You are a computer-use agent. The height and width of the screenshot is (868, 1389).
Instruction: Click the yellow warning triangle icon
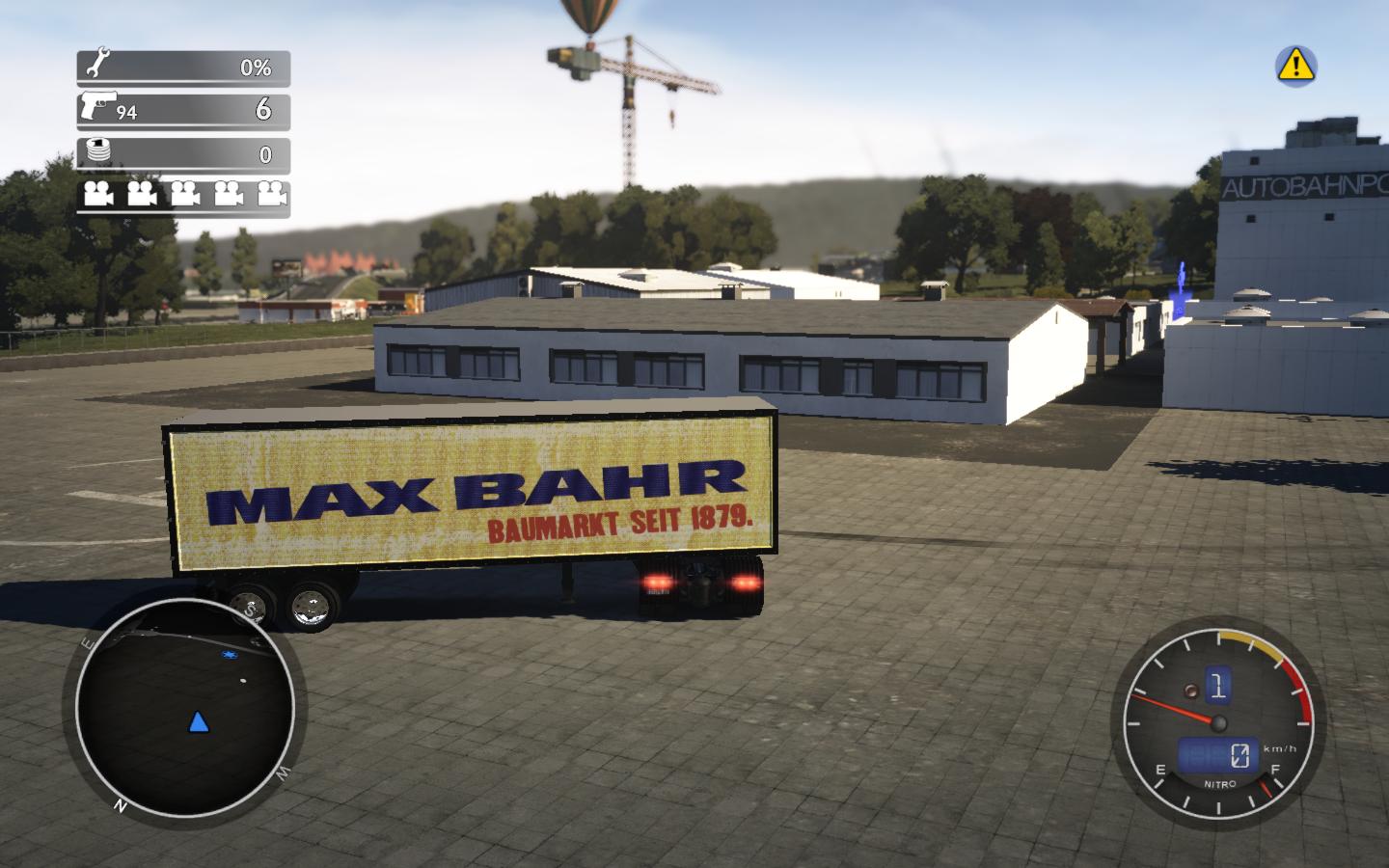(x=1295, y=65)
